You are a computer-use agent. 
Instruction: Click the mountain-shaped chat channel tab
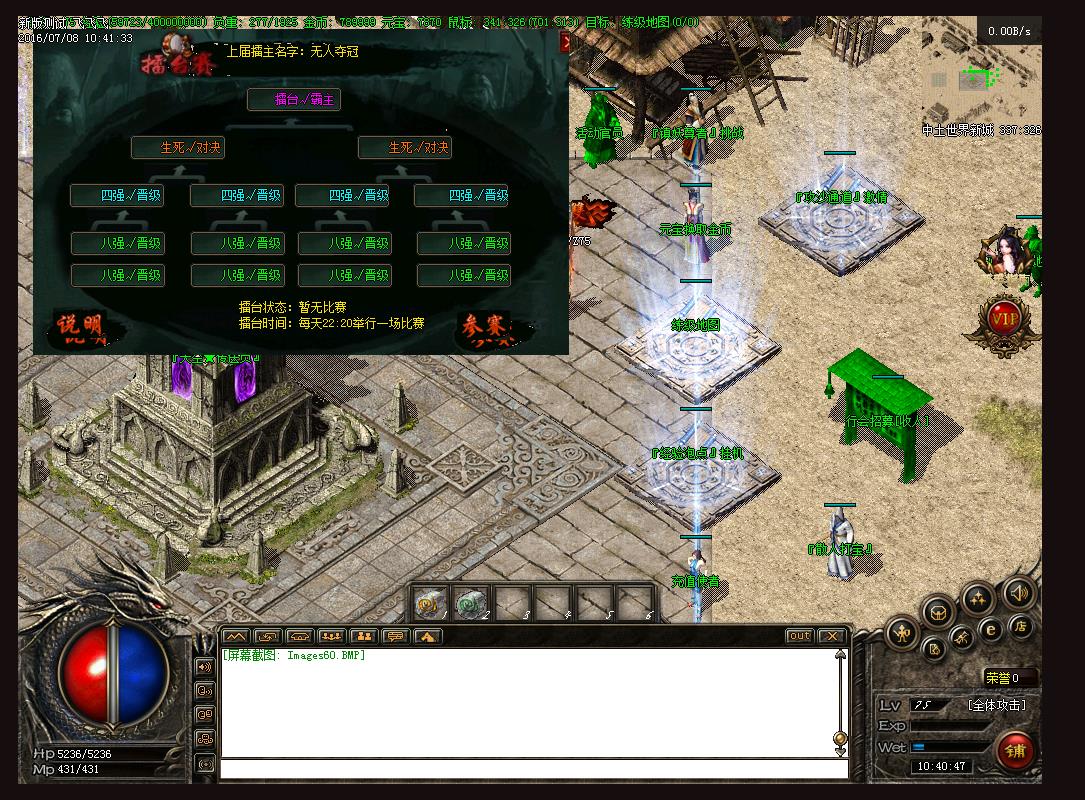coord(235,636)
